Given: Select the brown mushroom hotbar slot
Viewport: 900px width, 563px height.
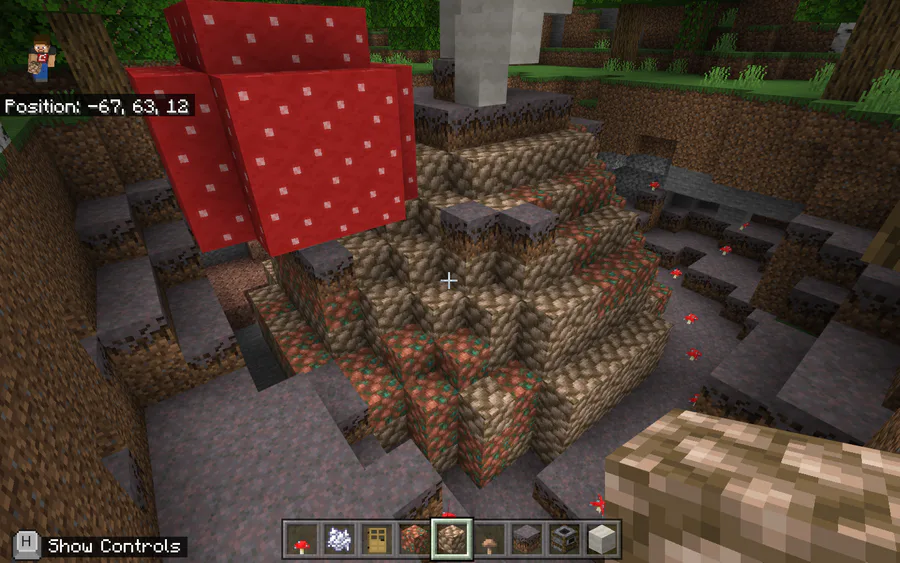Looking at the screenshot, I should pyautogui.click(x=489, y=539).
